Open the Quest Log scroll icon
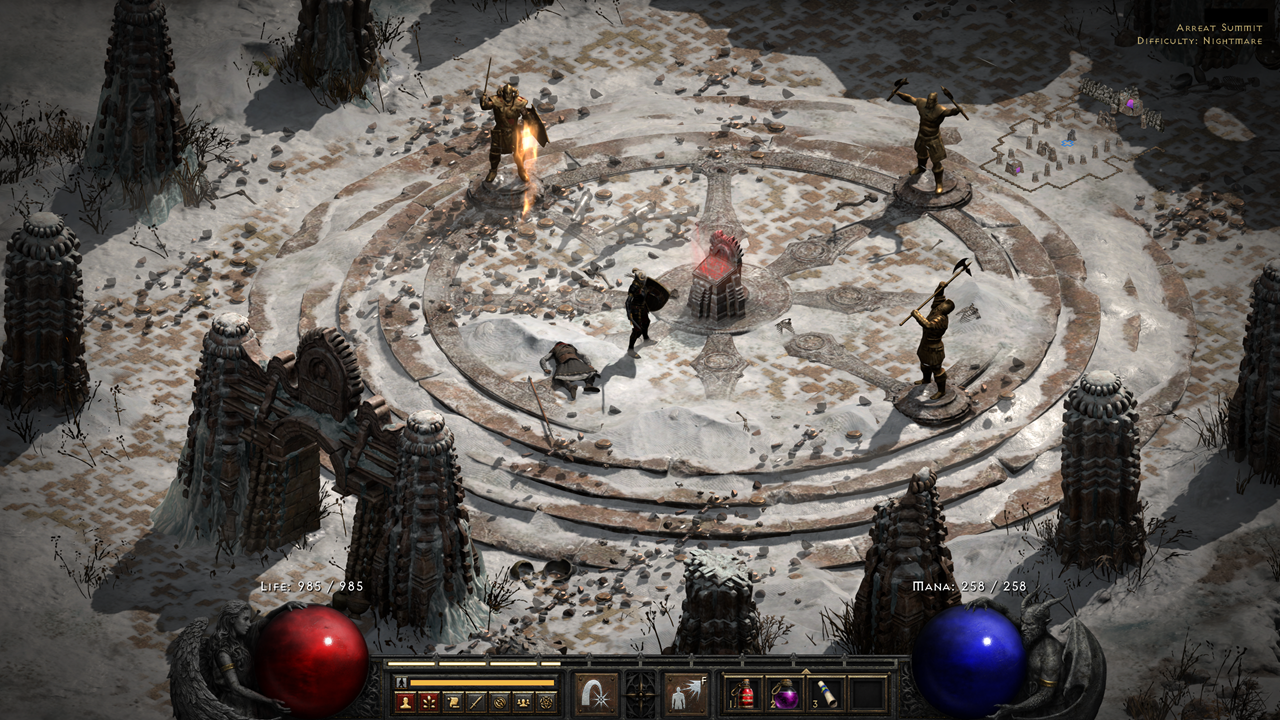Image resolution: width=1280 pixels, height=720 pixels. [451, 701]
